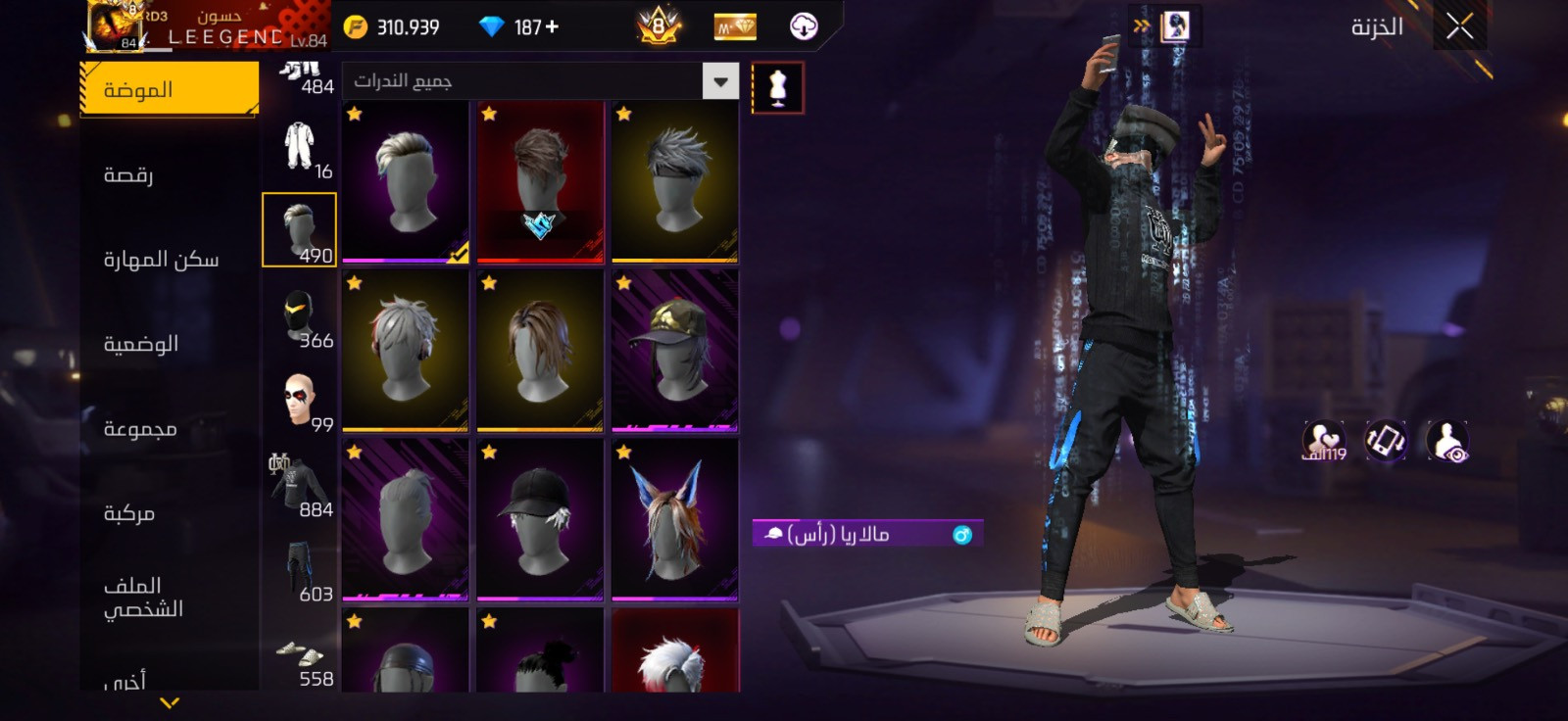Switch to the رقصة emote tab
1568x721 pixels.
[128, 175]
